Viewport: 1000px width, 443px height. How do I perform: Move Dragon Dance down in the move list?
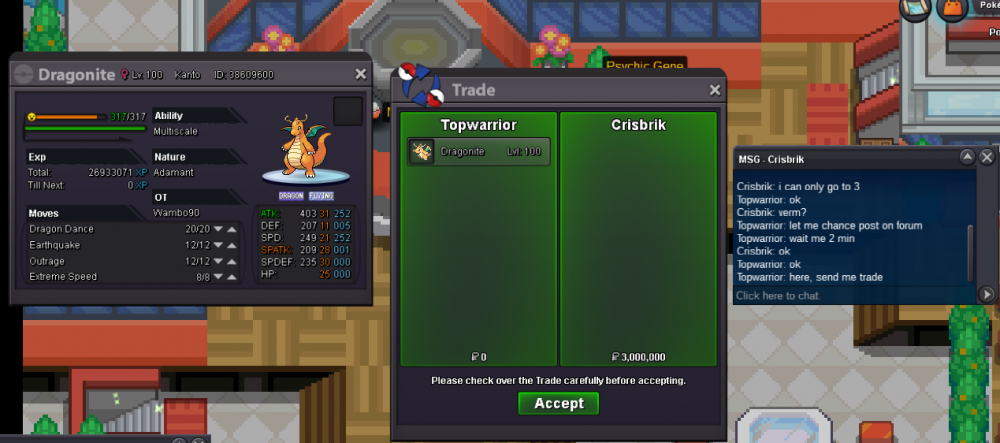(x=219, y=229)
